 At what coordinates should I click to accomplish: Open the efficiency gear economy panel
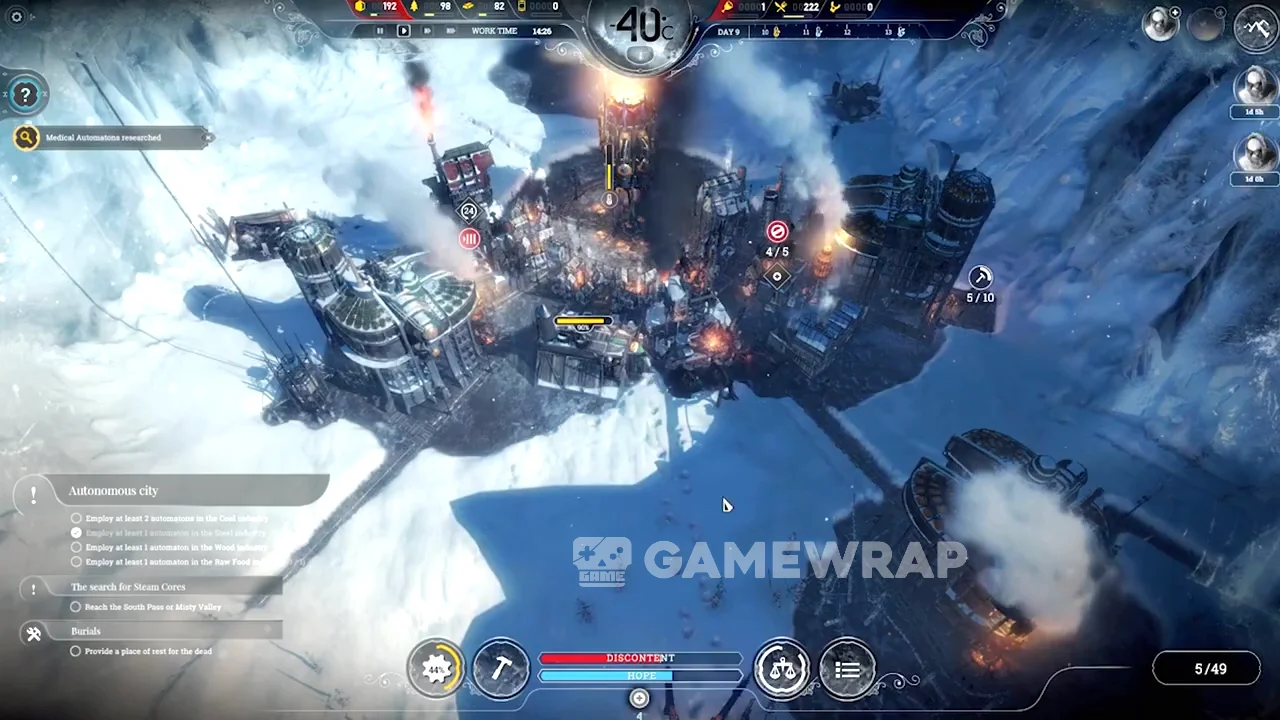pos(436,669)
